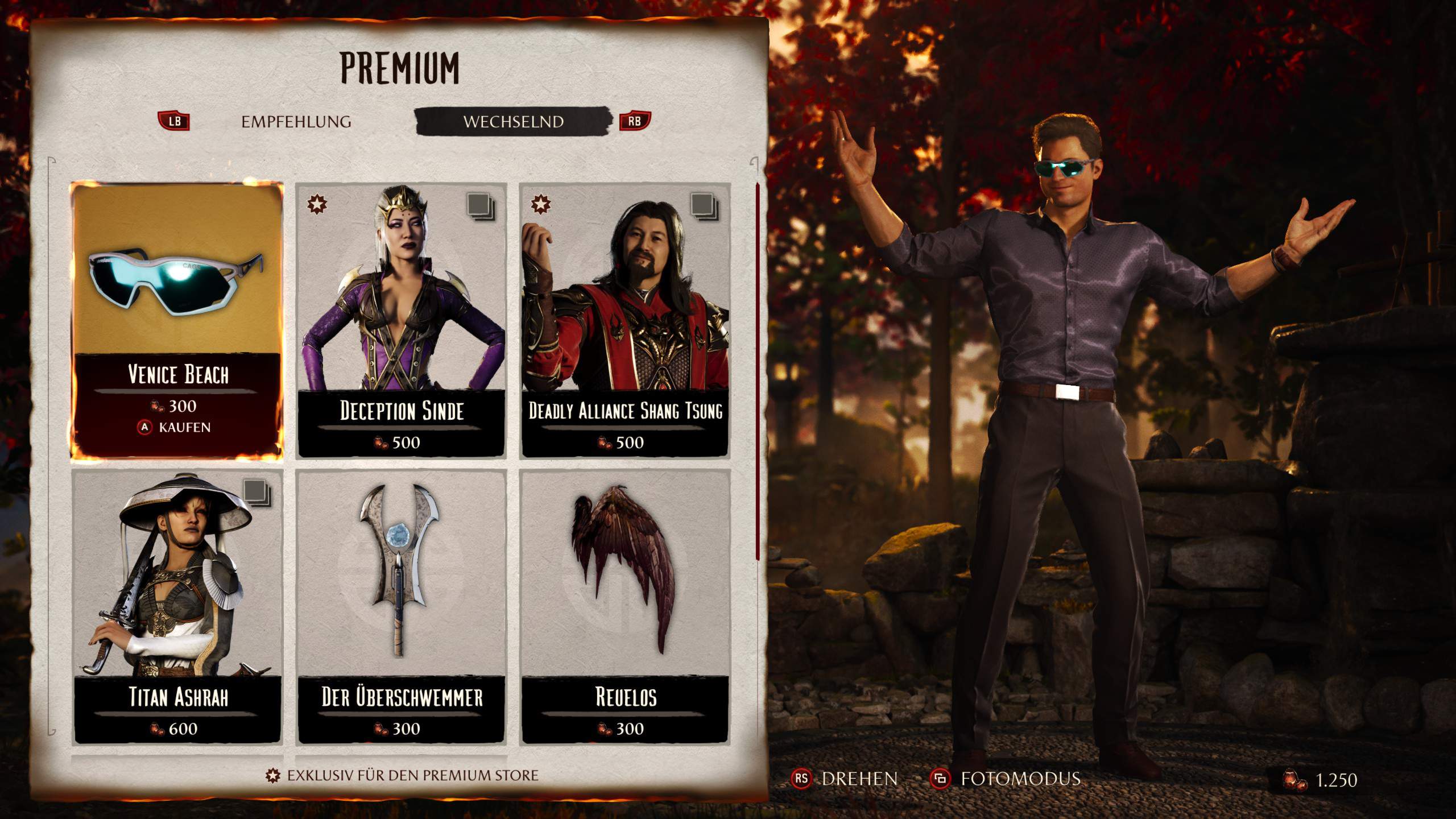Pick the Titan Ashrah skin card
This screenshot has width=1456, height=819.
click(x=177, y=606)
